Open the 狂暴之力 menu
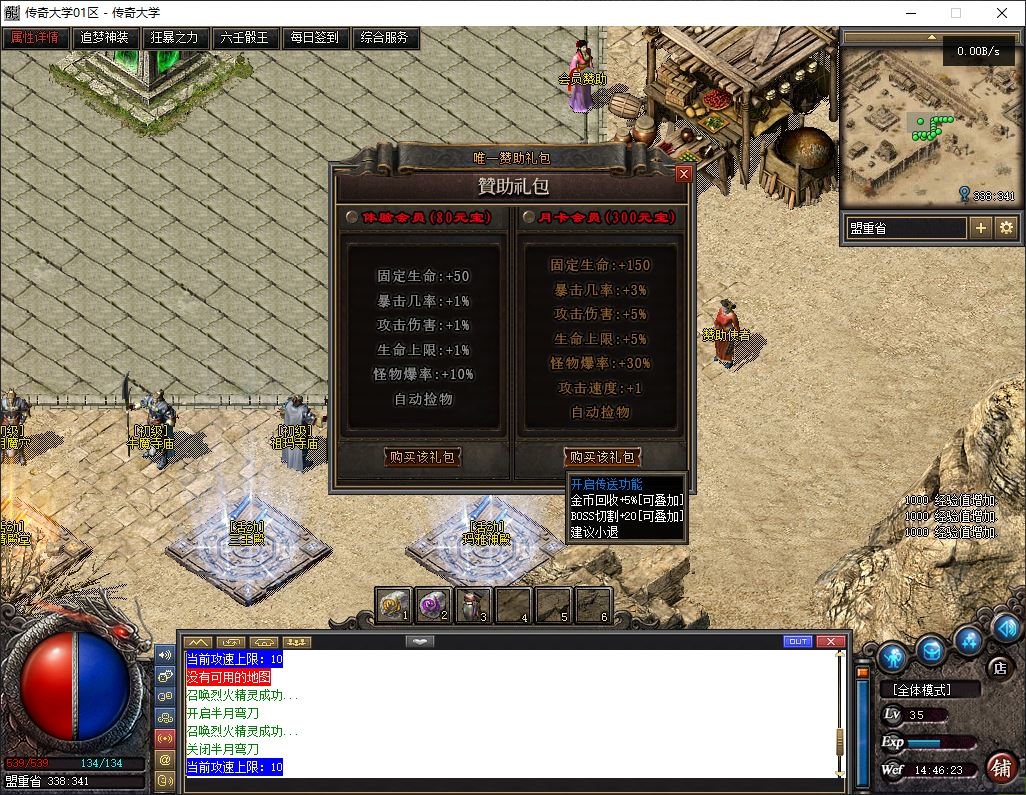This screenshot has width=1026, height=795. [174, 38]
